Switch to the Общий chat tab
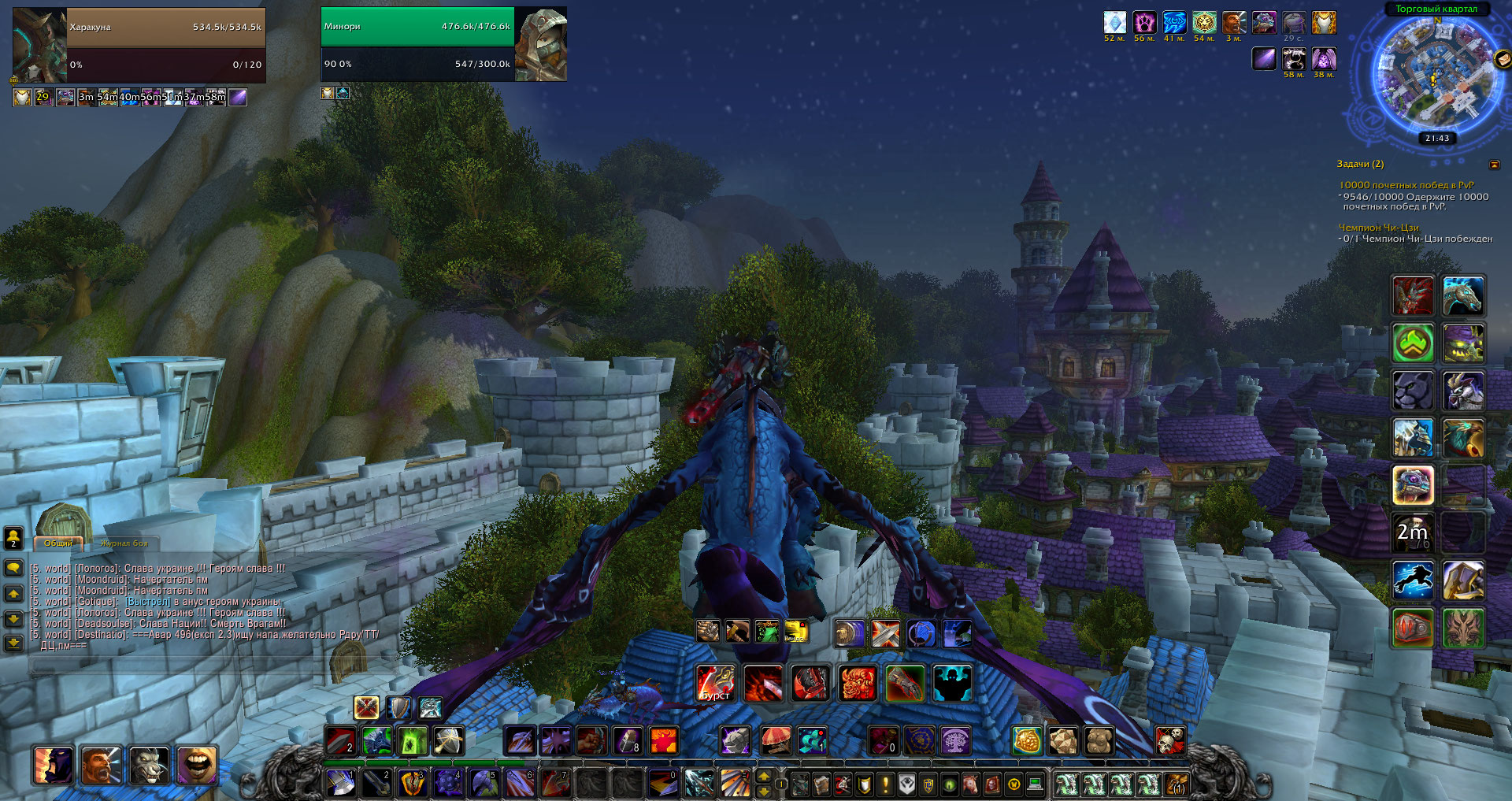This screenshot has width=1512, height=801. pos(57,543)
